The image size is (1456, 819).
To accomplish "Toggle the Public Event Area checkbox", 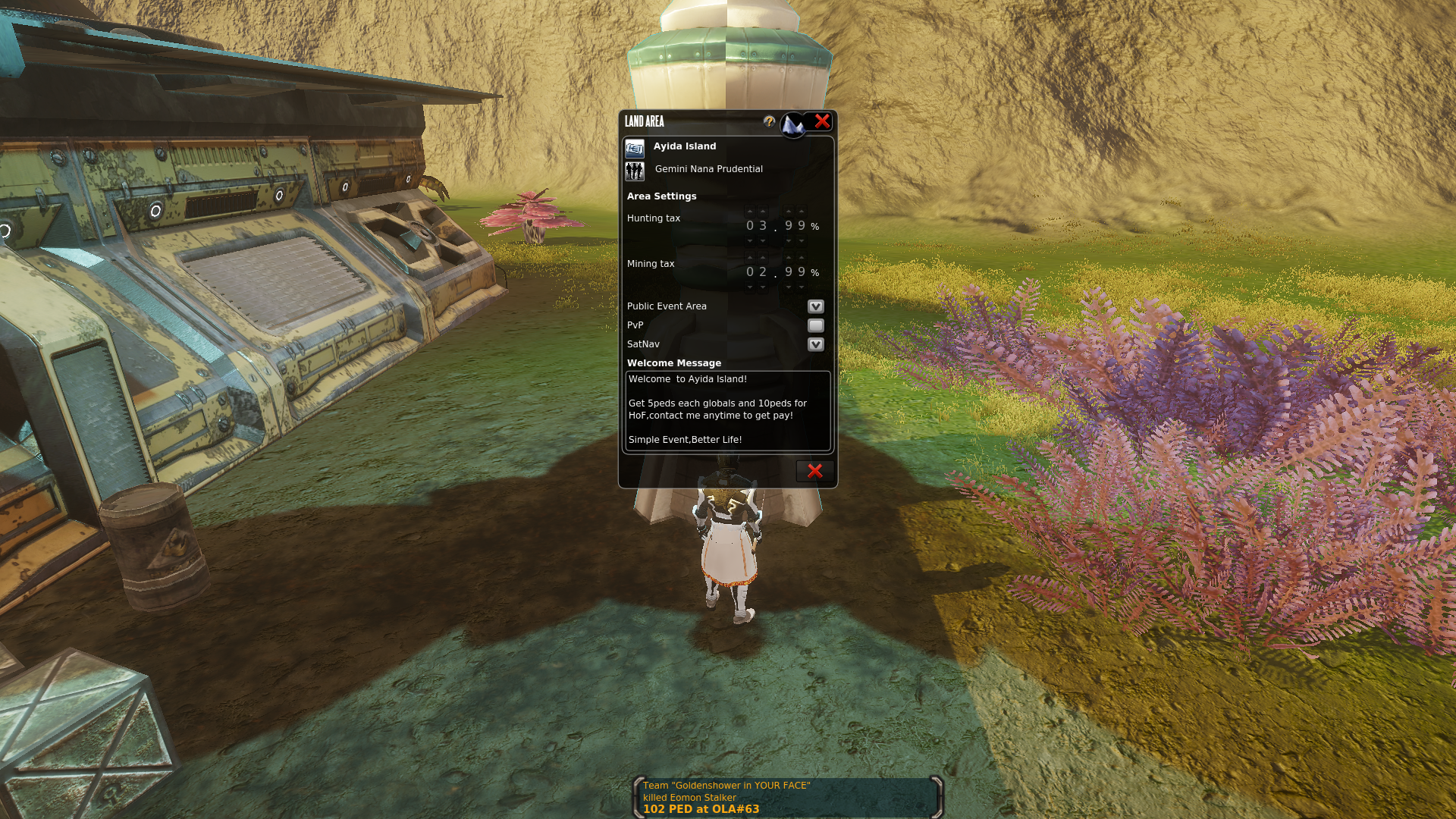I will point(815,306).
